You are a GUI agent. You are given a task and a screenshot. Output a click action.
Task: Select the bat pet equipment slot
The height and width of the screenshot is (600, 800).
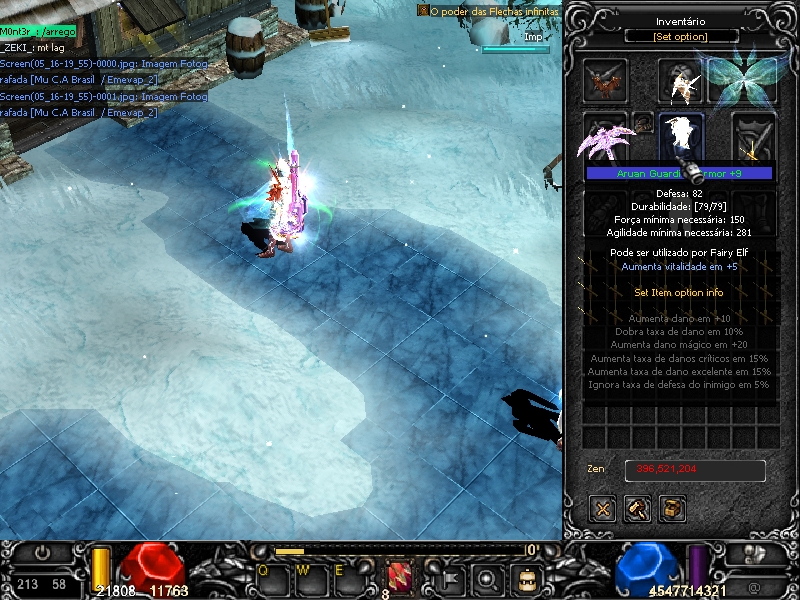(x=606, y=81)
